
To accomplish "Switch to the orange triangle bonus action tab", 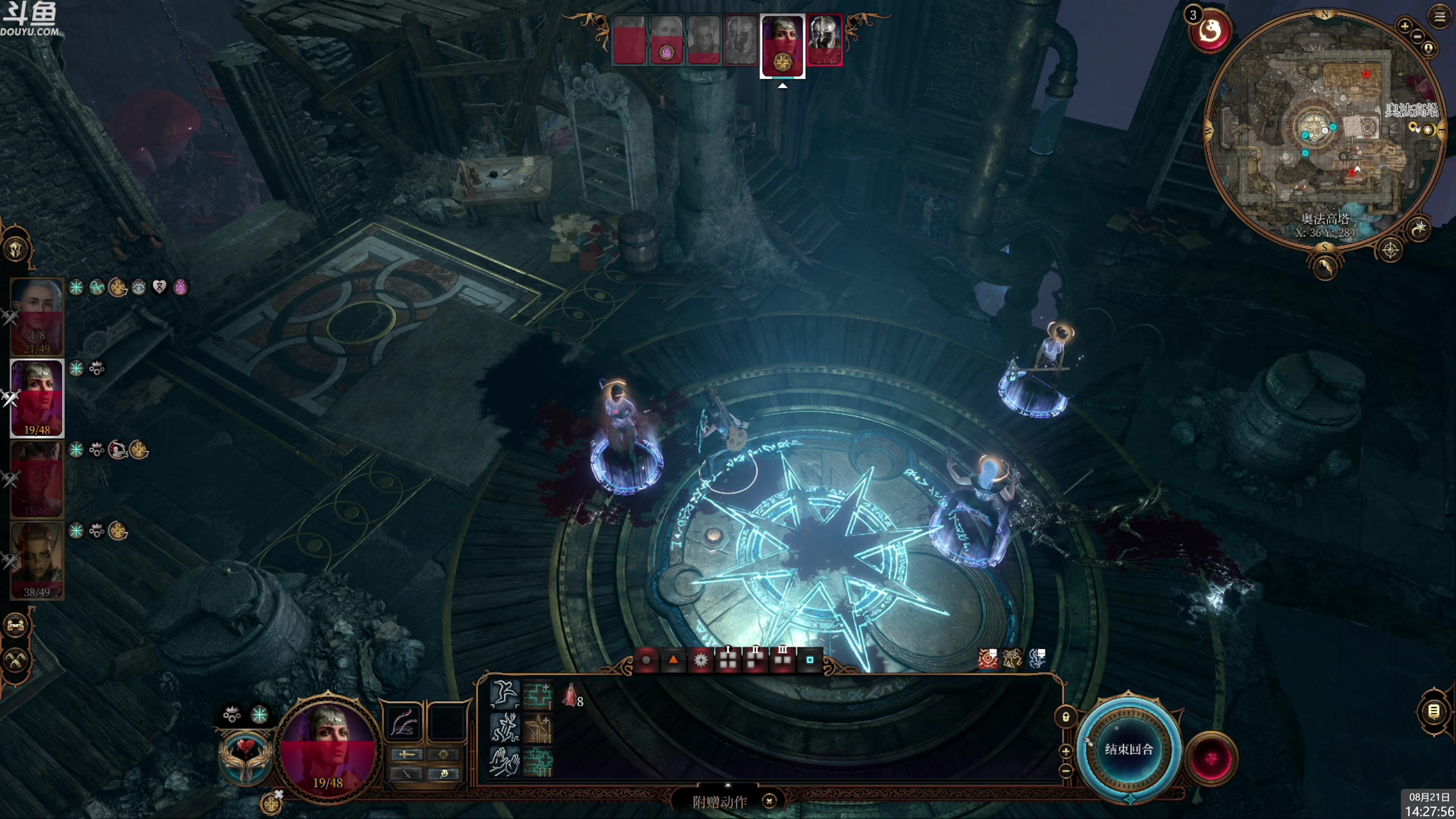I will pyautogui.click(x=673, y=660).
